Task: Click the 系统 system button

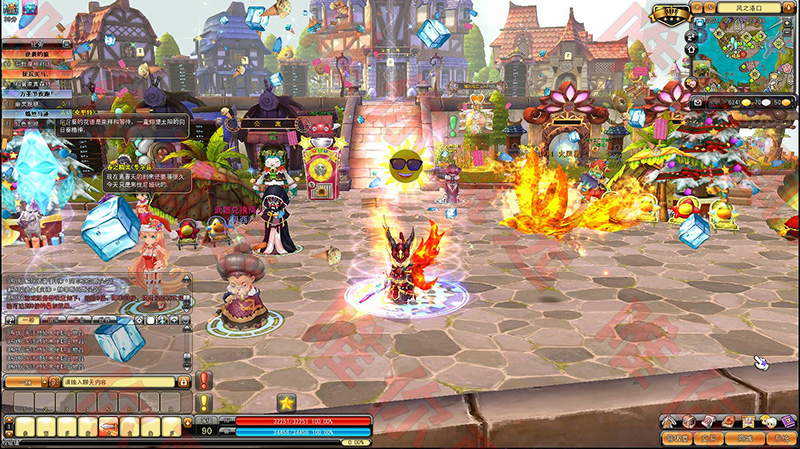Action: pos(779,438)
